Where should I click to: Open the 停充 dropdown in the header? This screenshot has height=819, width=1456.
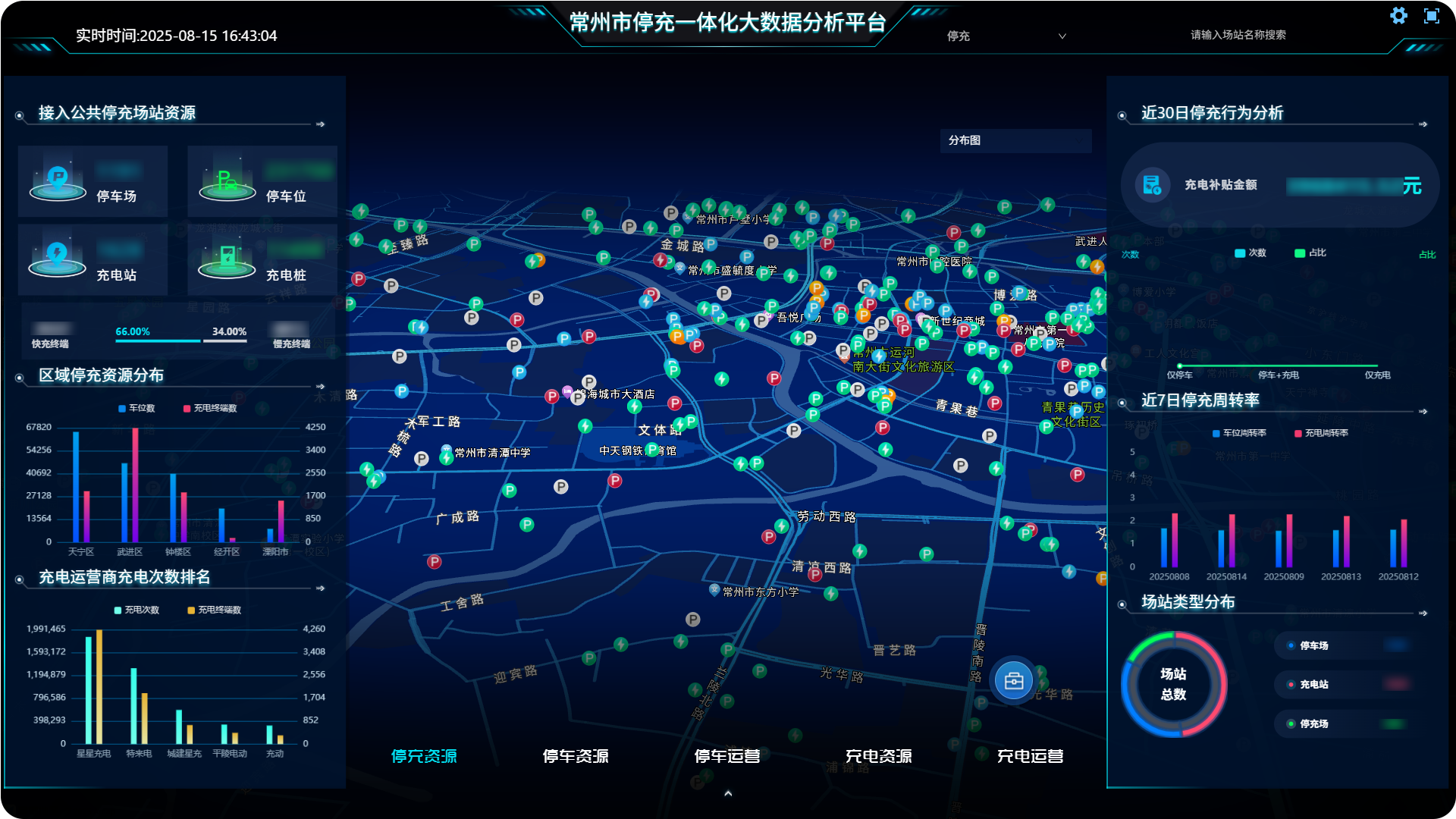click(x=1009, y=36)
